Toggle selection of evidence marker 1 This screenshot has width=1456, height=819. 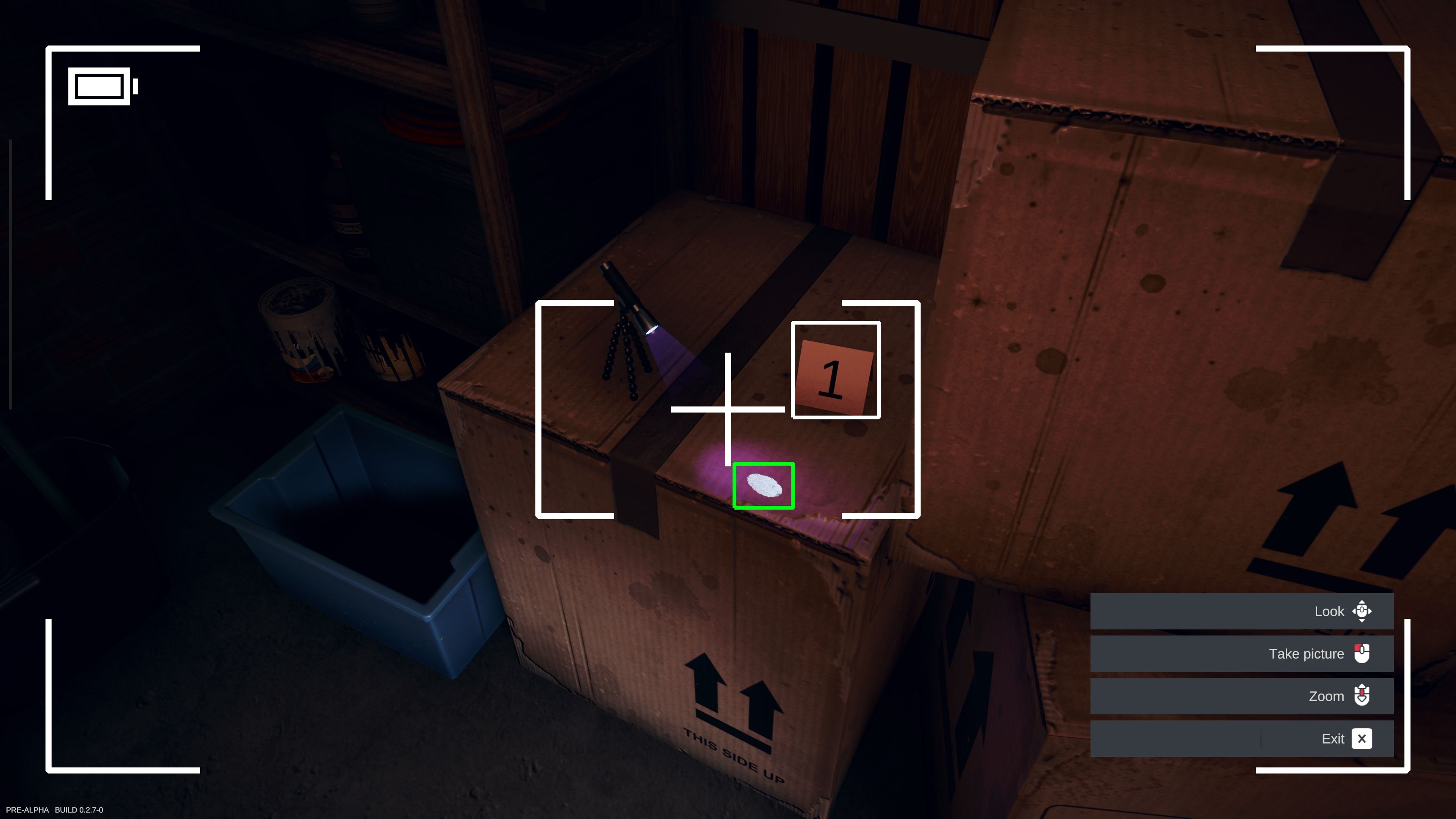pyautogui.click(x=834, y=373)
